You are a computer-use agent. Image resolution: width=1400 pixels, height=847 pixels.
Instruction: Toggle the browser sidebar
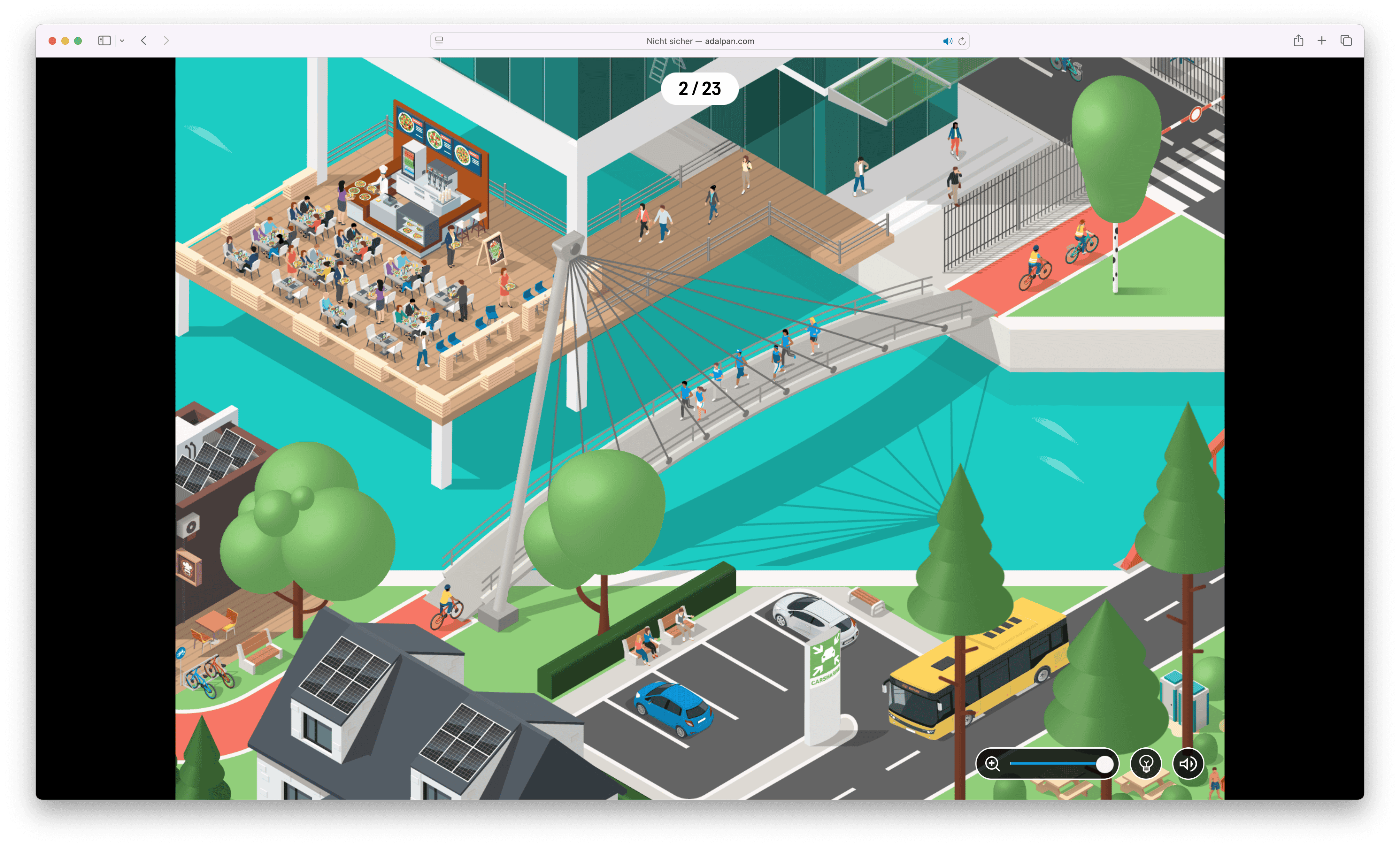pos(104,40)
